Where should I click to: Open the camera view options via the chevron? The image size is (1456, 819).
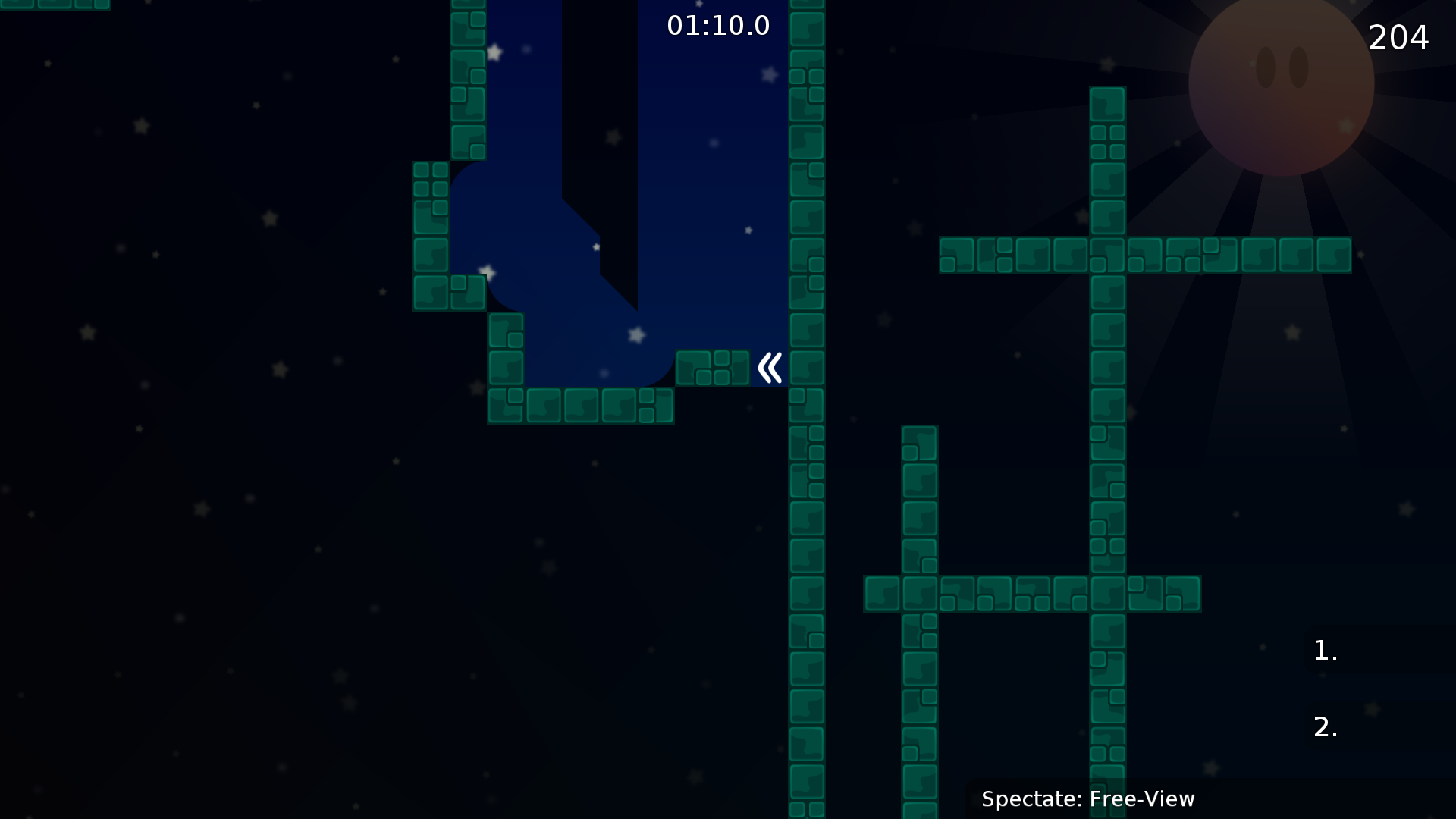[x=768, y=367]
